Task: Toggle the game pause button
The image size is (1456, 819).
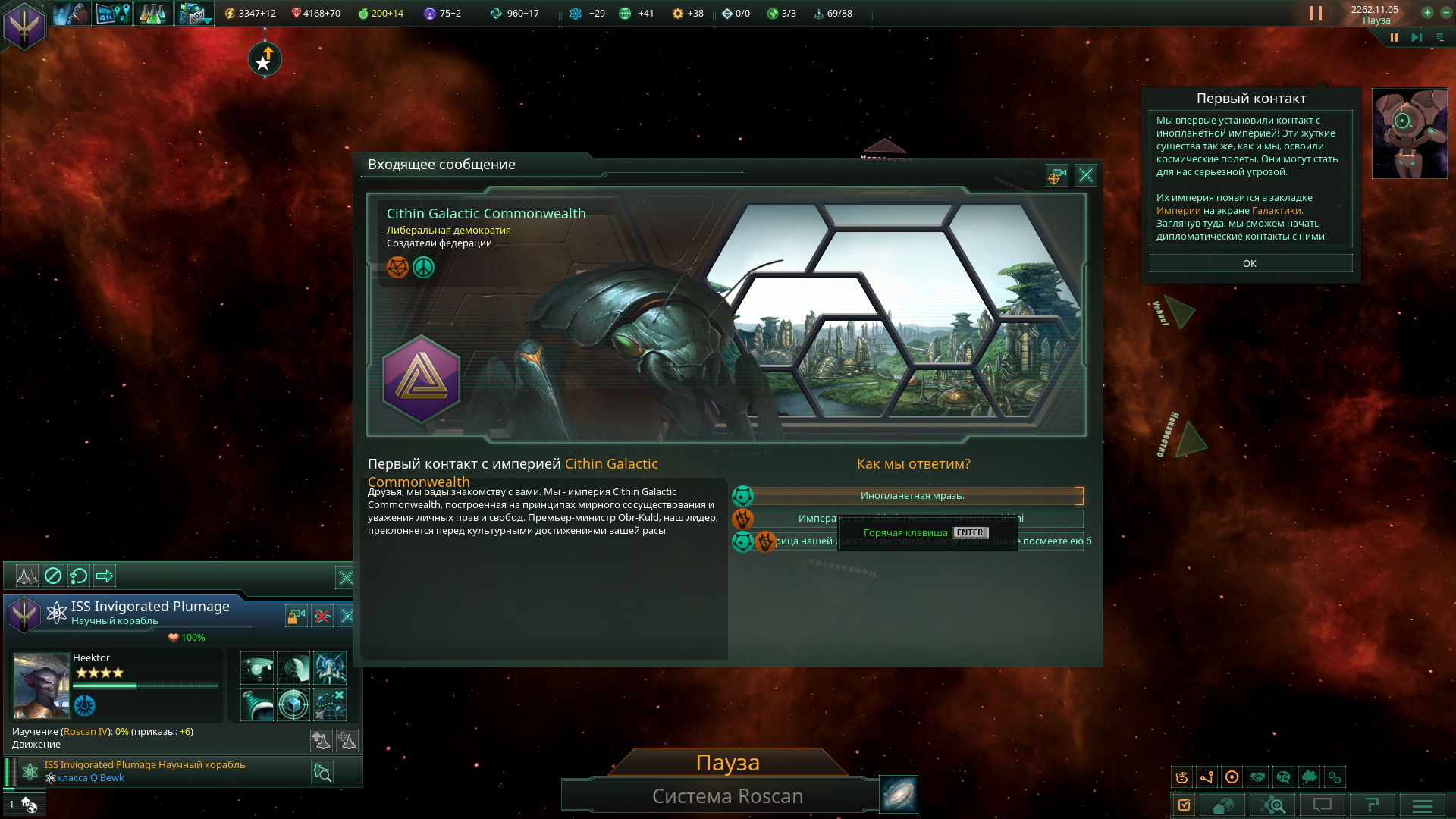Action: click(x=1394, y=38)
